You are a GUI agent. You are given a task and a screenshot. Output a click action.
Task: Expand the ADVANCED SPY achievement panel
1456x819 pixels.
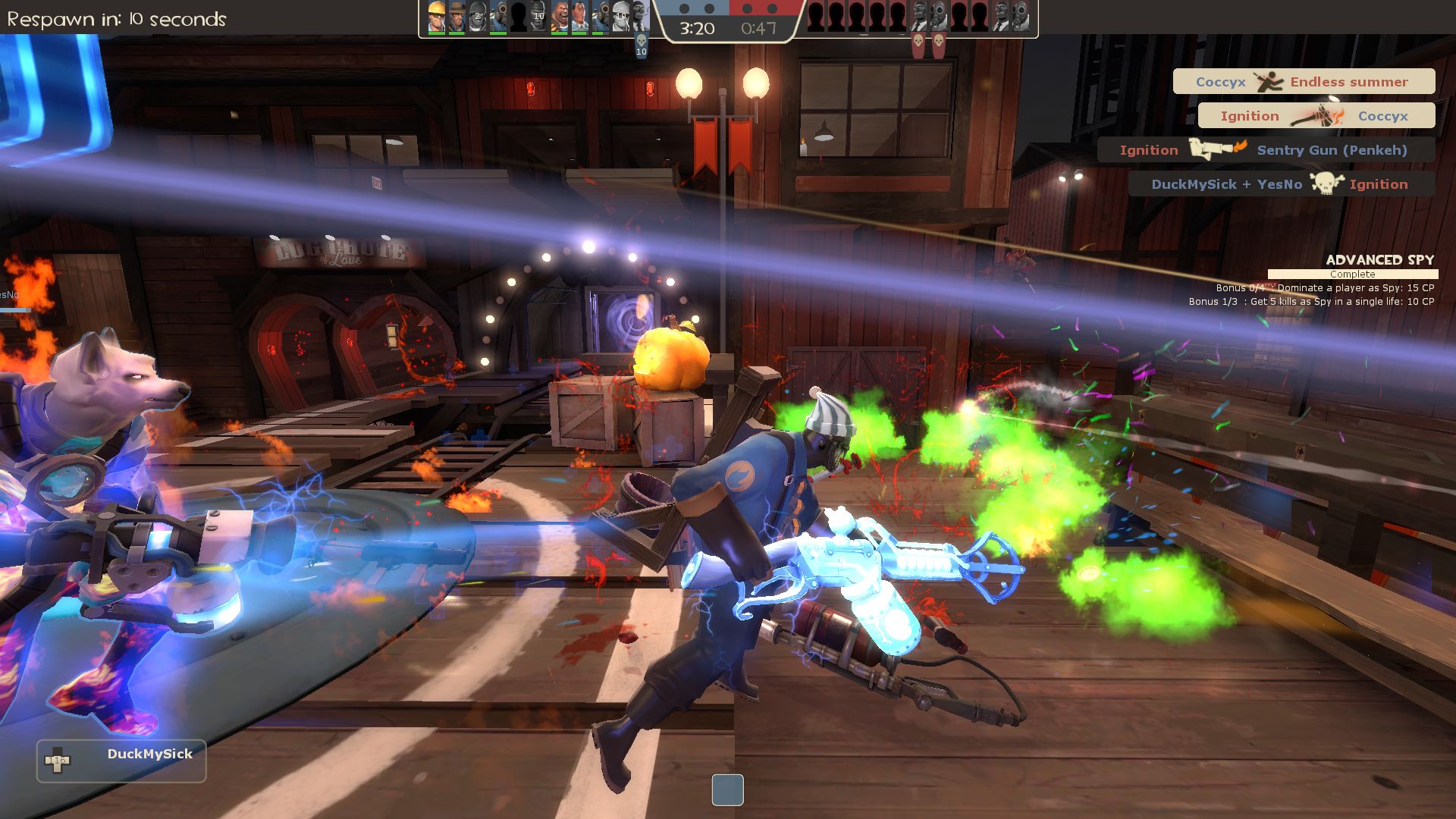1380,260
